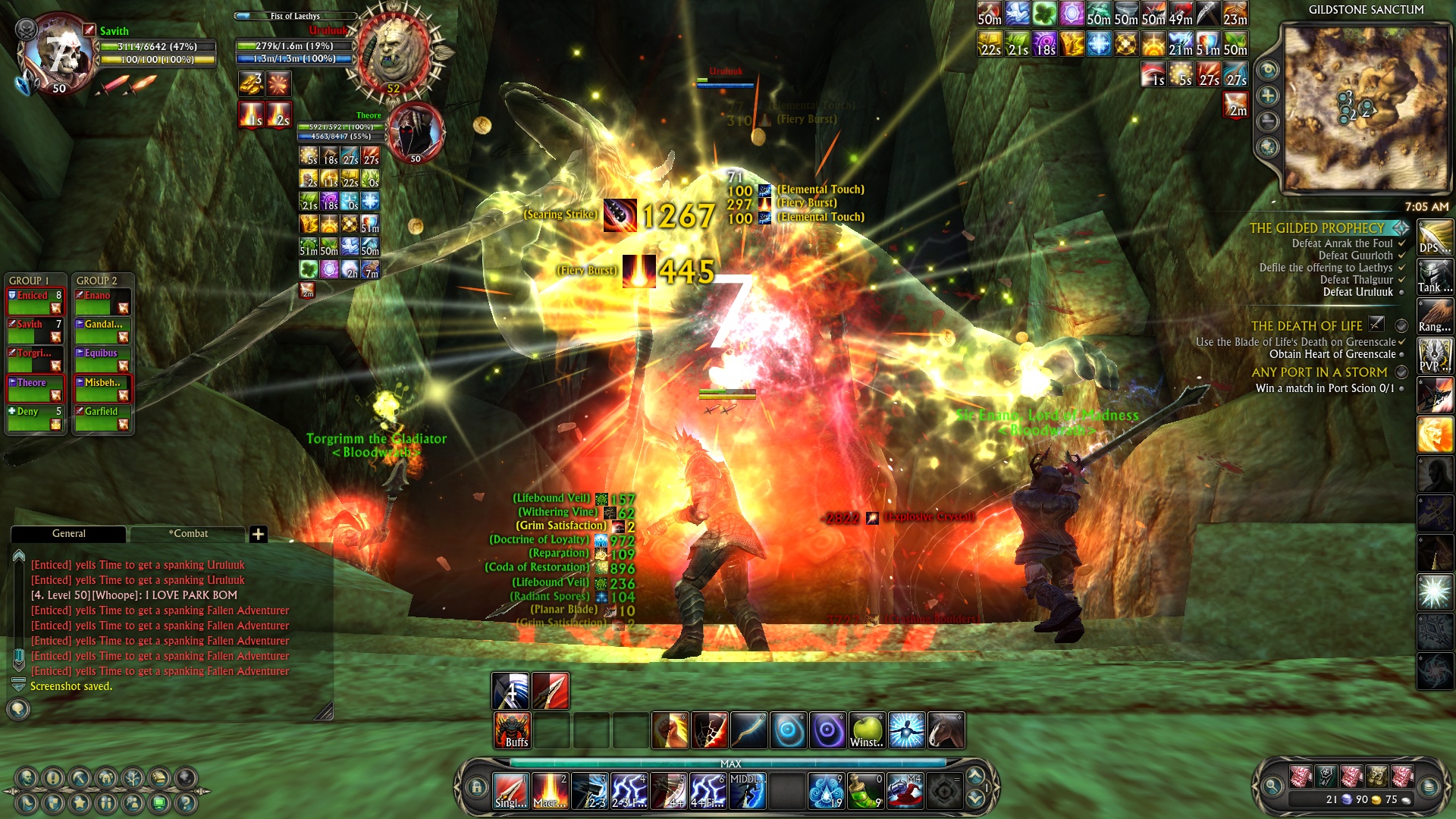Choose the PVP role preset
Viewport: 1456px width, 819px height.
click(1435, 356)
